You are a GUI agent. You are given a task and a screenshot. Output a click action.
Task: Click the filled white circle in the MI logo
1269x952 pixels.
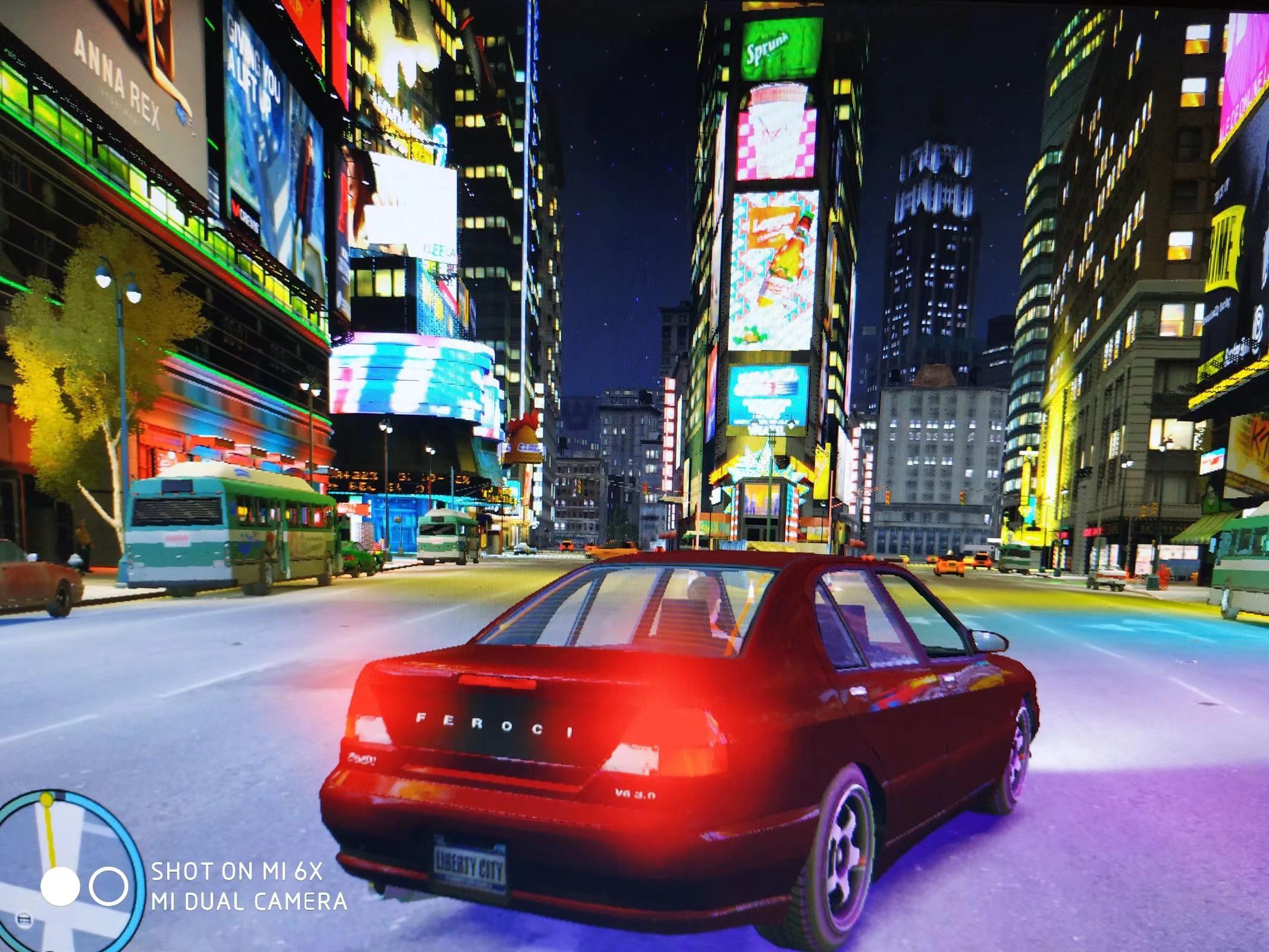(59, 887)
